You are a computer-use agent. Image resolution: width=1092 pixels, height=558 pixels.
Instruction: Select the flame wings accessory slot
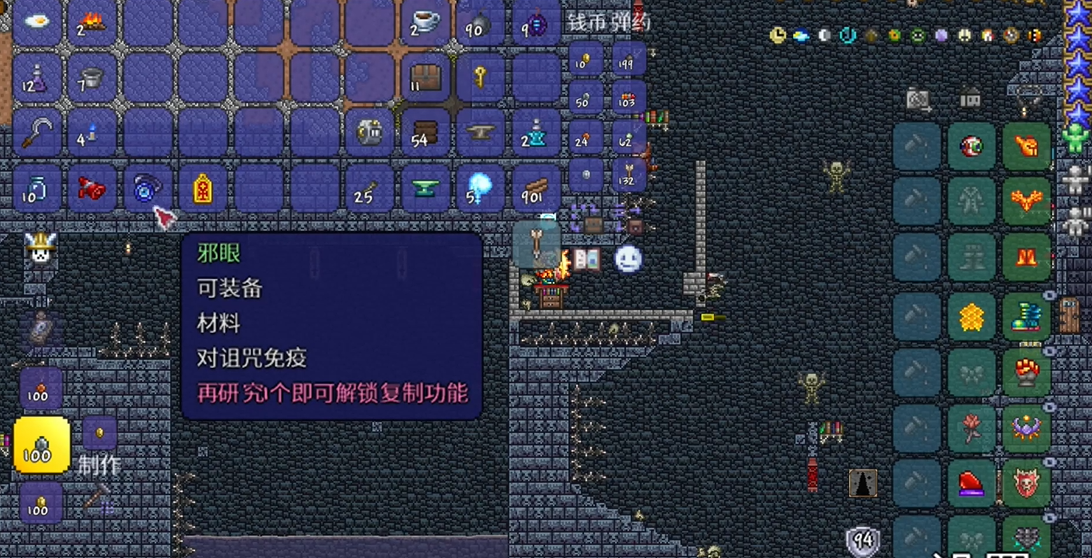click(x=1026, y=204)
